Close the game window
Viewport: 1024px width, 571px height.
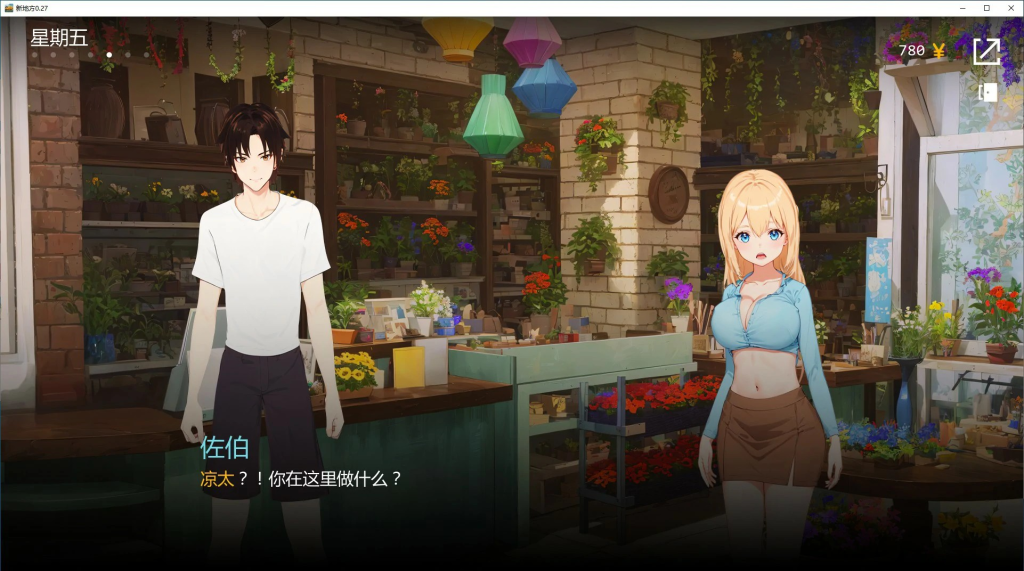[1010, 8]
